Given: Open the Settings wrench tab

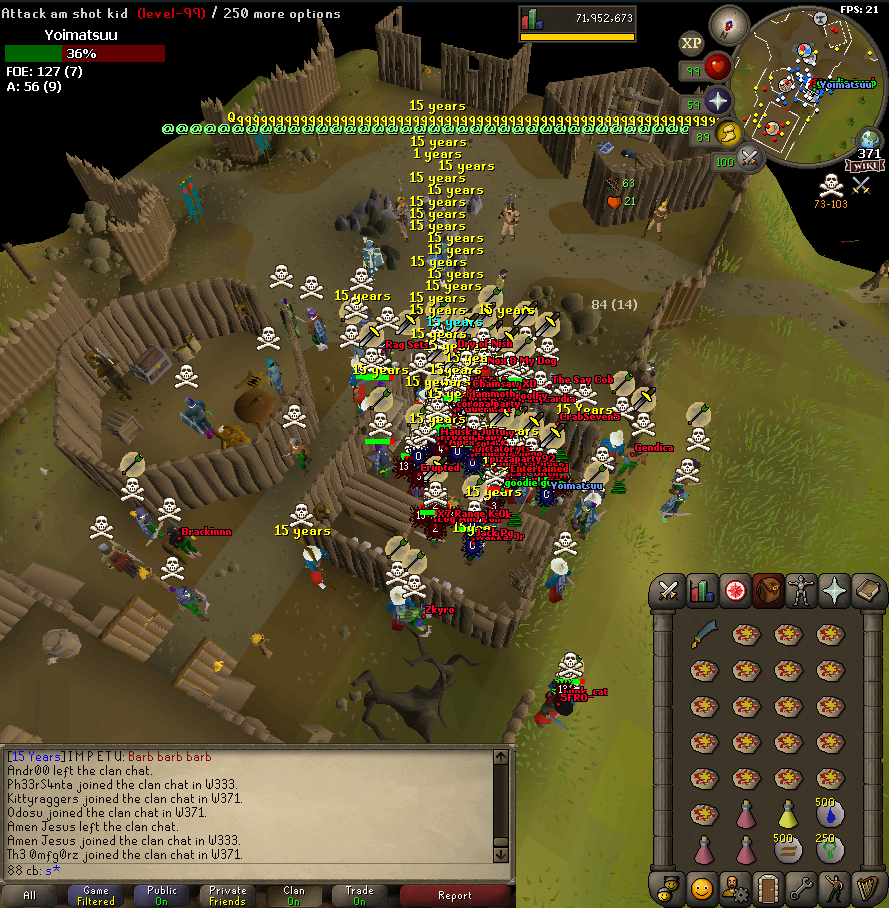Looking at the screenshot, I should click(x=801, y=887).
